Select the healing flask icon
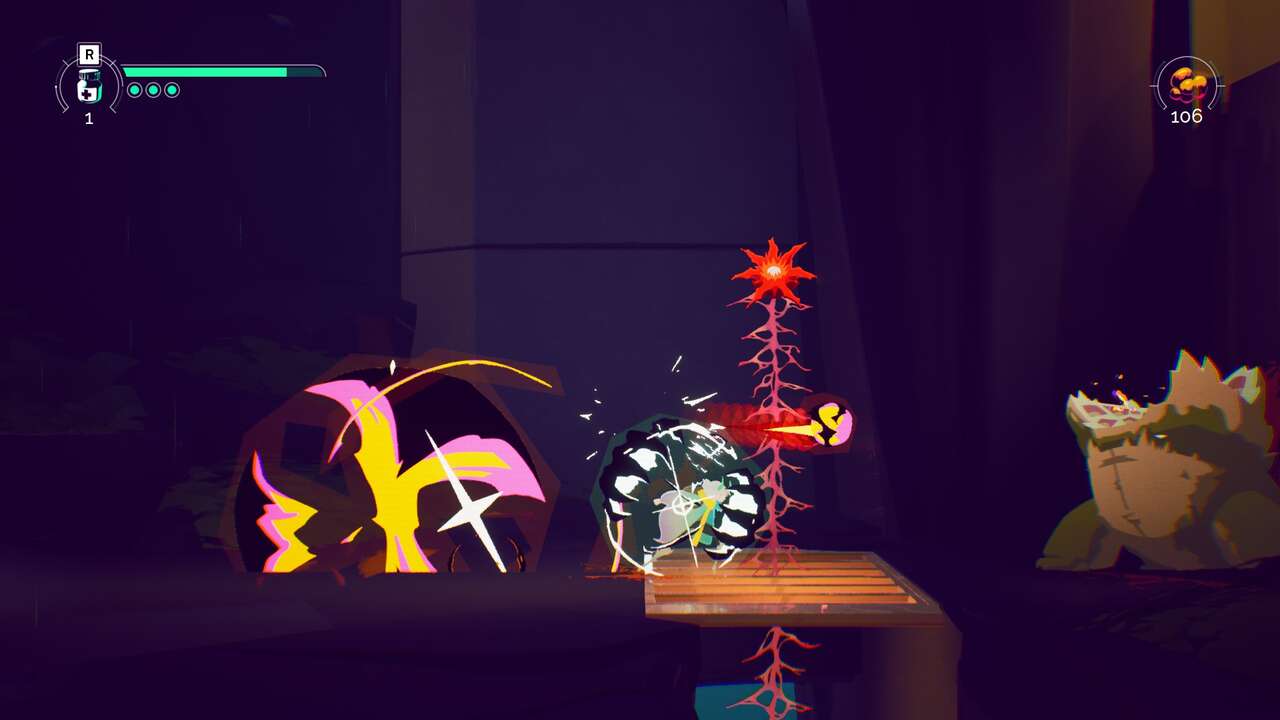 coord(89,87)
